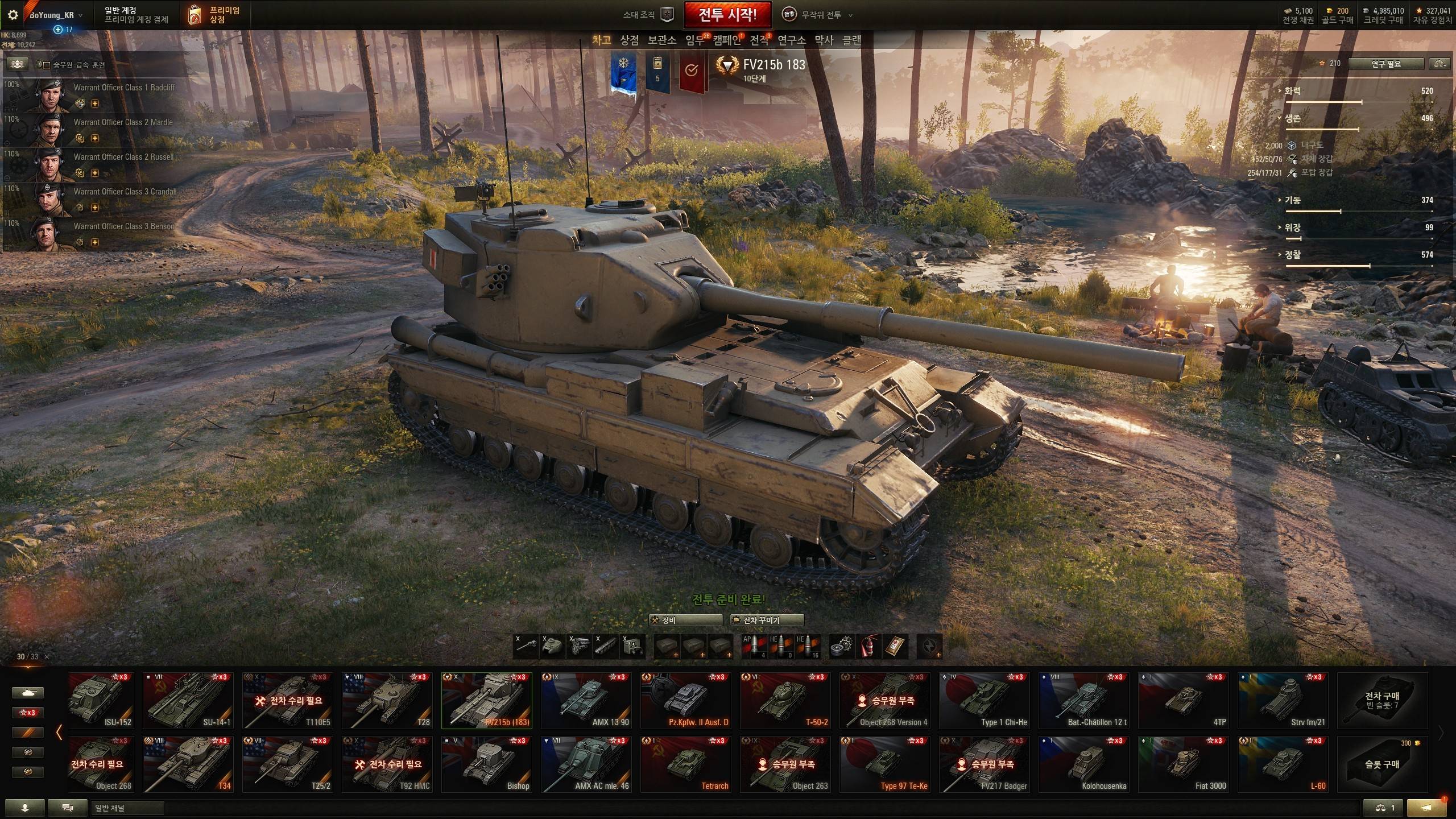The width and height of the screenshot is (1456, 819).
Task: Open the 전차 구매 tank purchase tile
Action: pos(1382,700)
